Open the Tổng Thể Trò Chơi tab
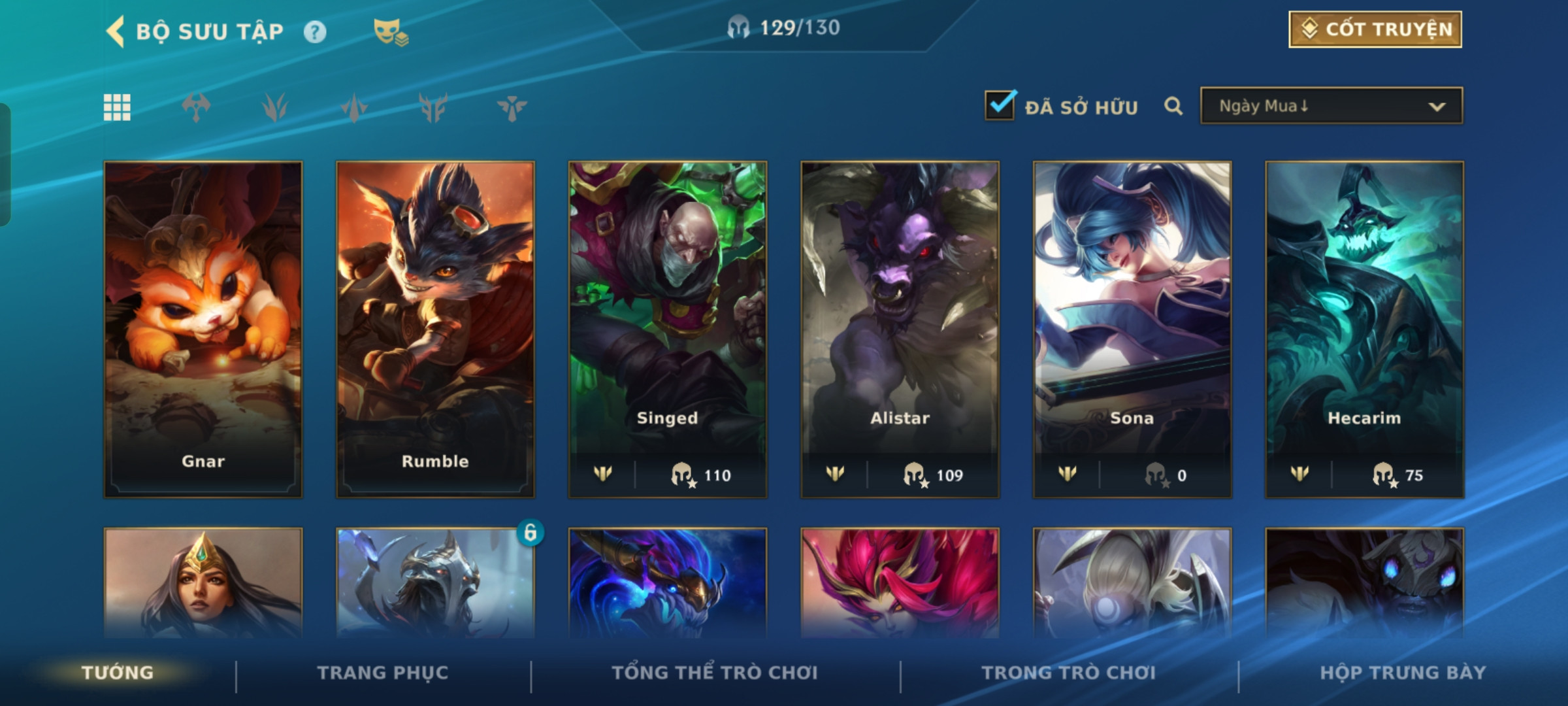The image size is (1568, 706). pos(715,673)
